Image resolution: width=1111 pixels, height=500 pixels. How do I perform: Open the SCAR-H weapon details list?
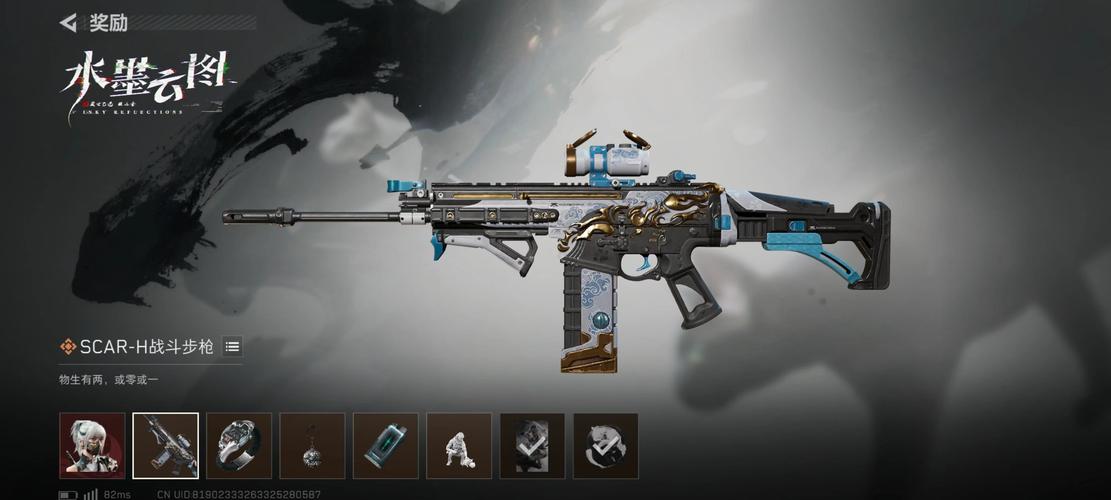232,347
